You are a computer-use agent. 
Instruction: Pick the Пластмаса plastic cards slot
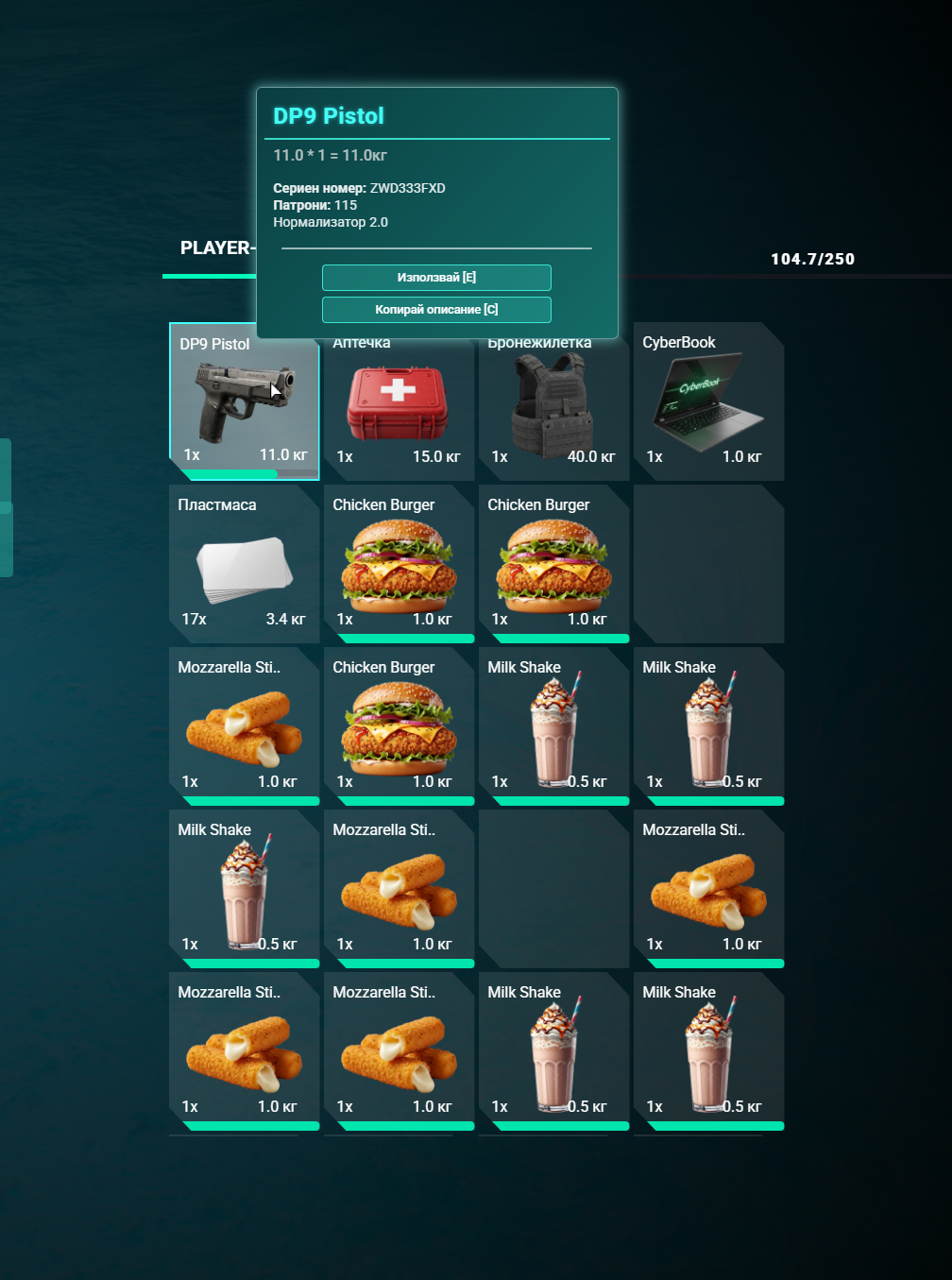click(x=244, y=565)
